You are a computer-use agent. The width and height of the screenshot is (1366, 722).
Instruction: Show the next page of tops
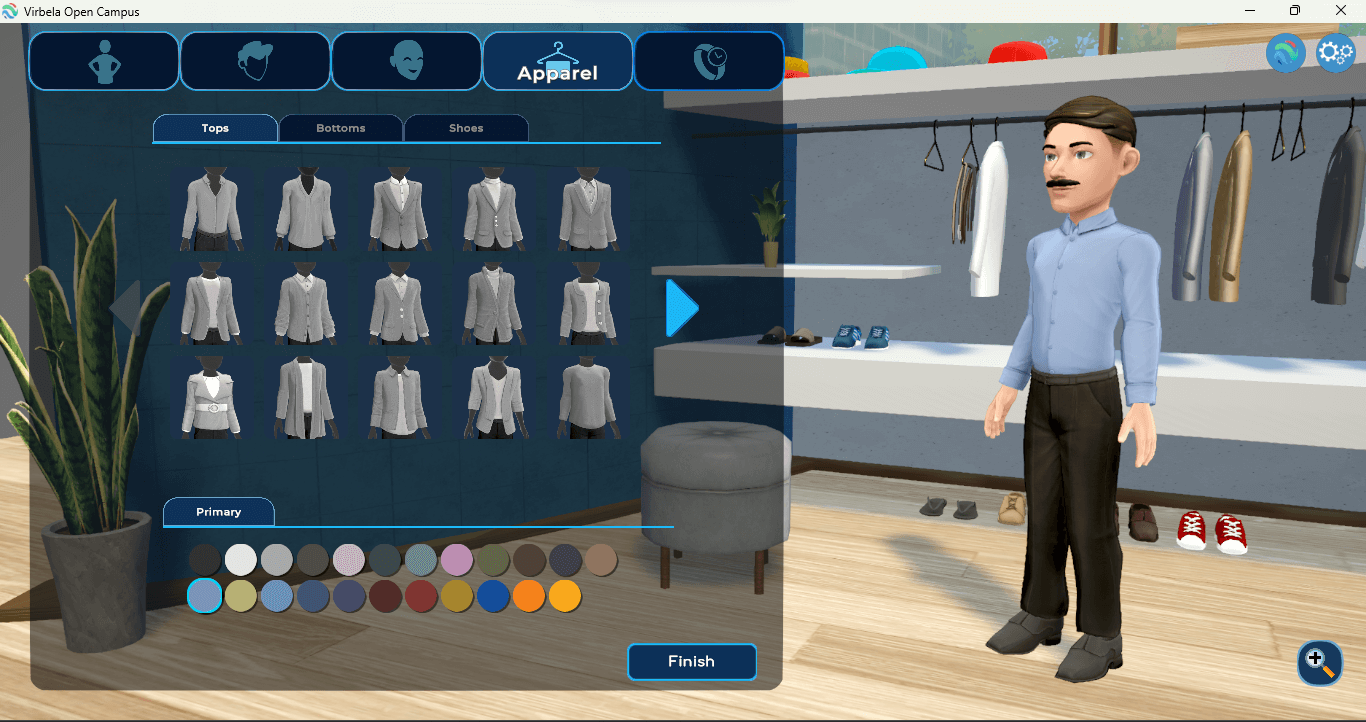click(x=682, y=308)
